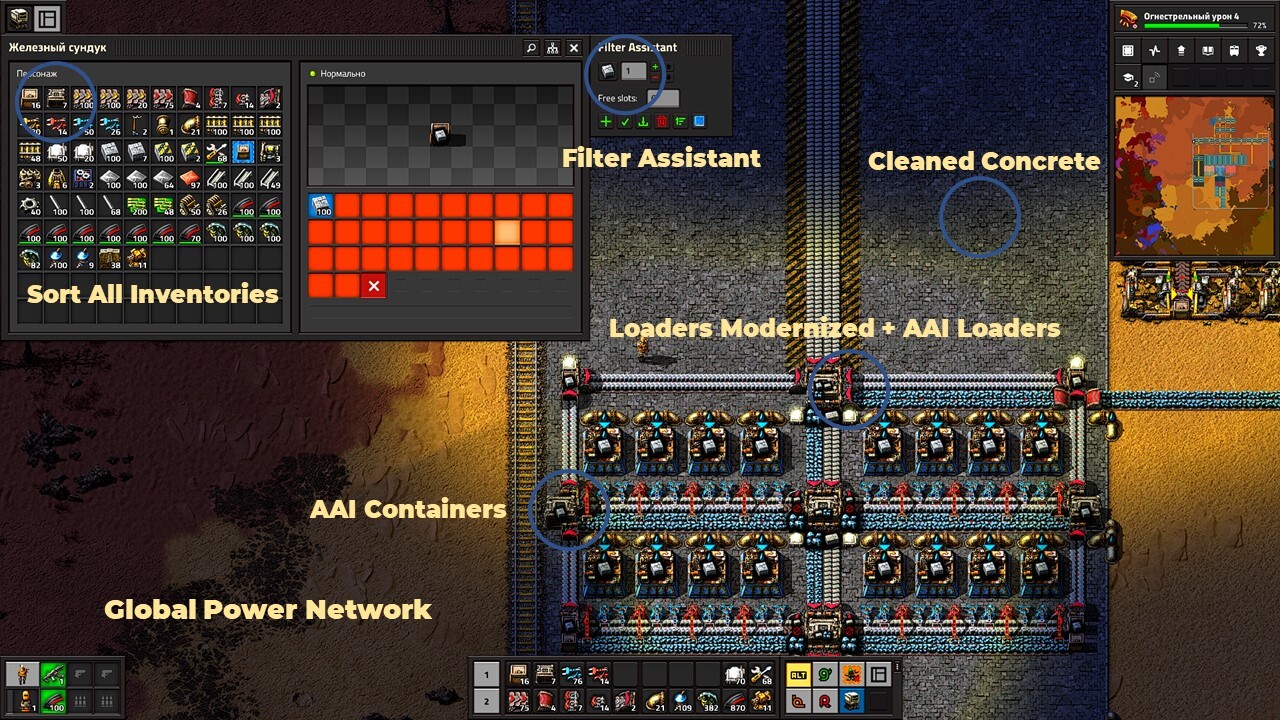The height and width of the screenshot is (720, 1280).
Task: Select quickbar row 1 button
Action: click(x=486, y=674)
